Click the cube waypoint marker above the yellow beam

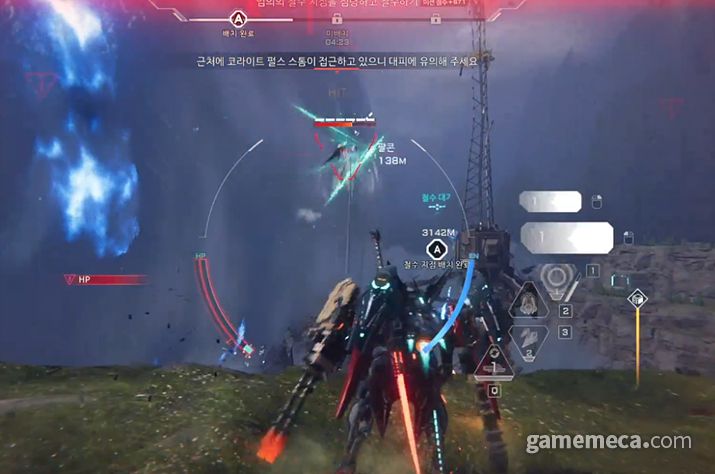(637, 297)
